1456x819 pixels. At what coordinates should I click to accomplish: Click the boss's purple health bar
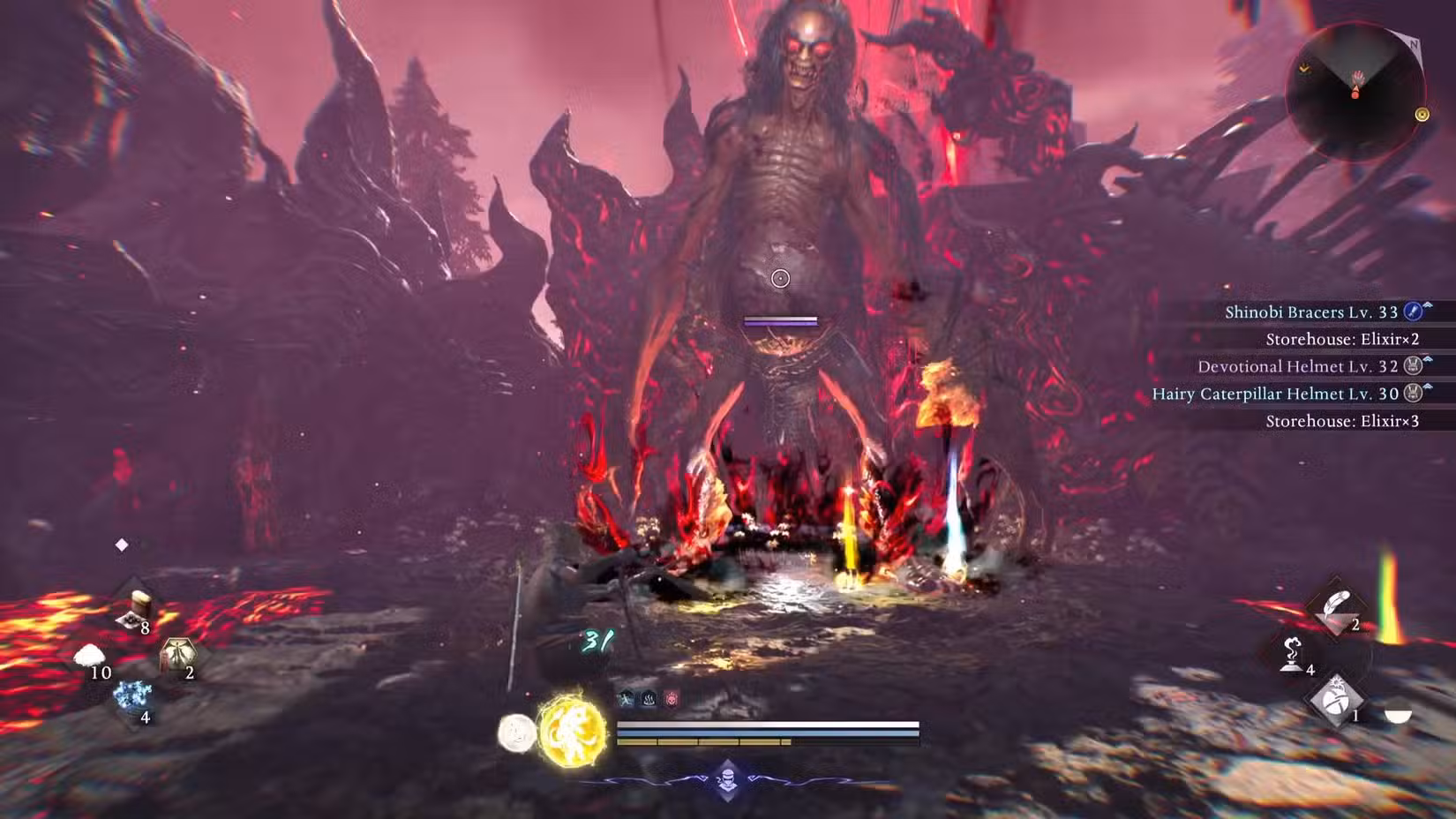(780, 322)
